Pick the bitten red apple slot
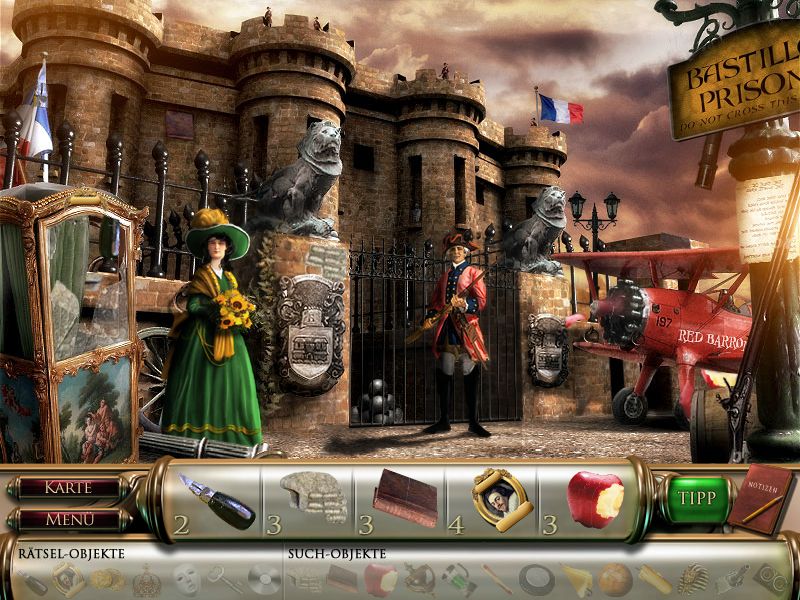 [x=594, y=496]
